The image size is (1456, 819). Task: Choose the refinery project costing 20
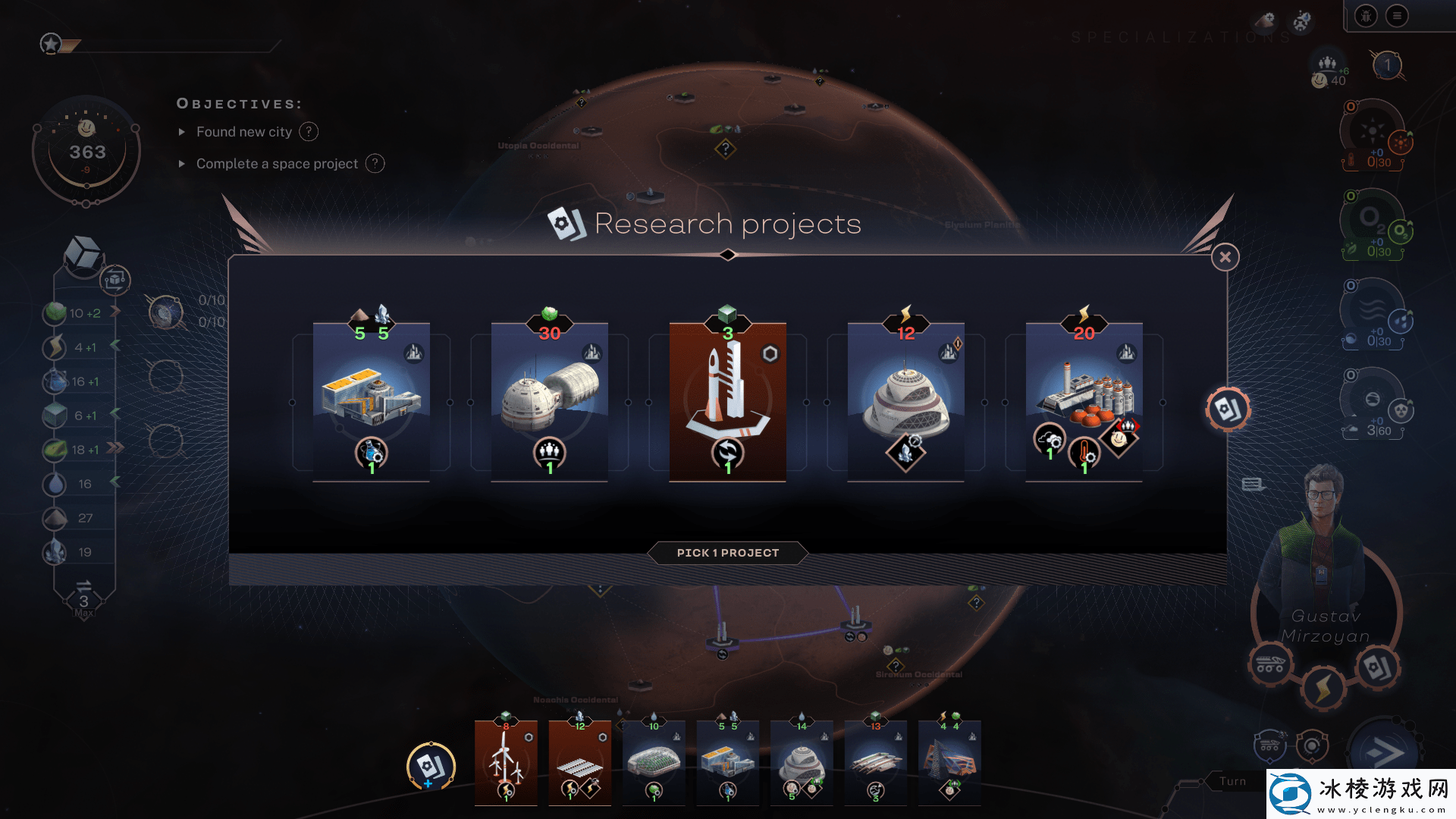(x=1084, y=402)
